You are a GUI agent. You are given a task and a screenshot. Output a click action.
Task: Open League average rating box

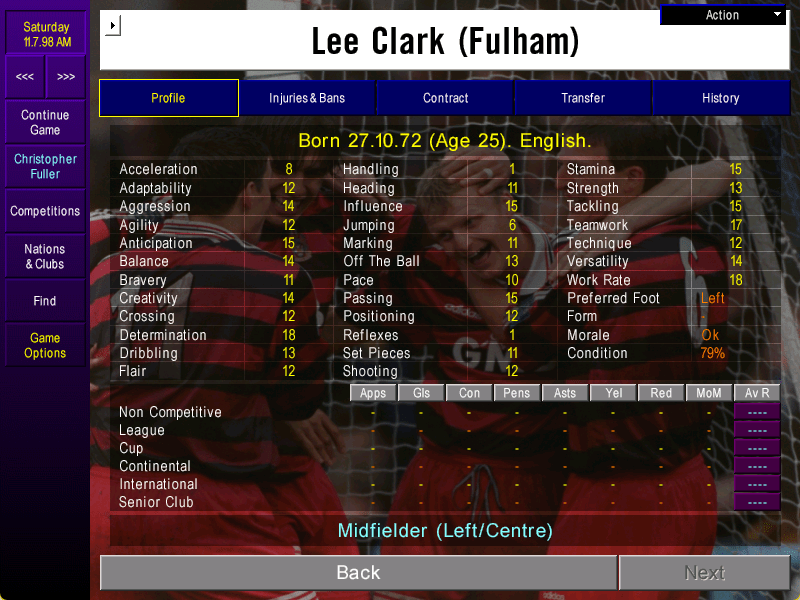[757, 430]
